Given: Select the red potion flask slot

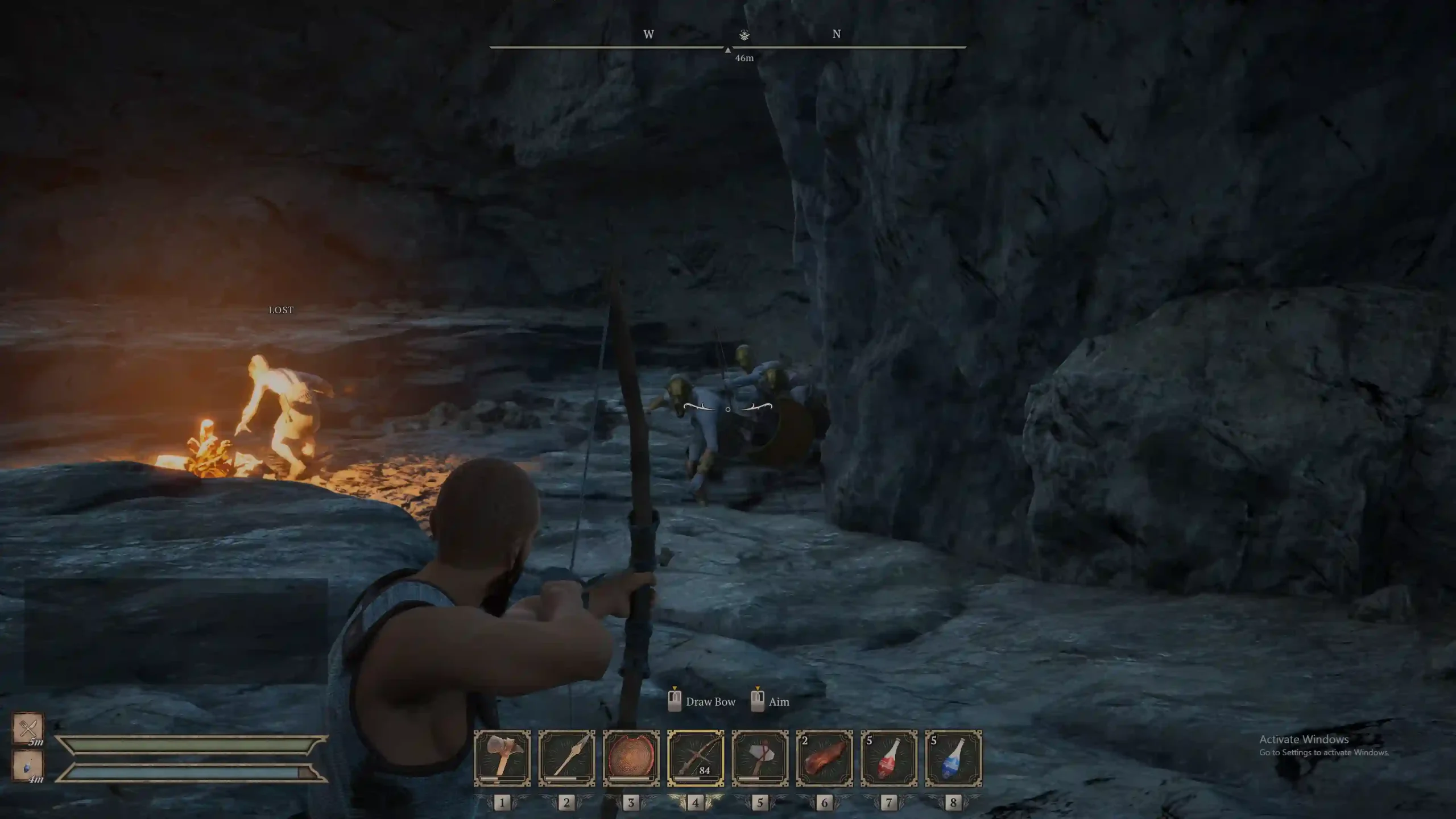Looking at the screenshot, I should 888,758.
